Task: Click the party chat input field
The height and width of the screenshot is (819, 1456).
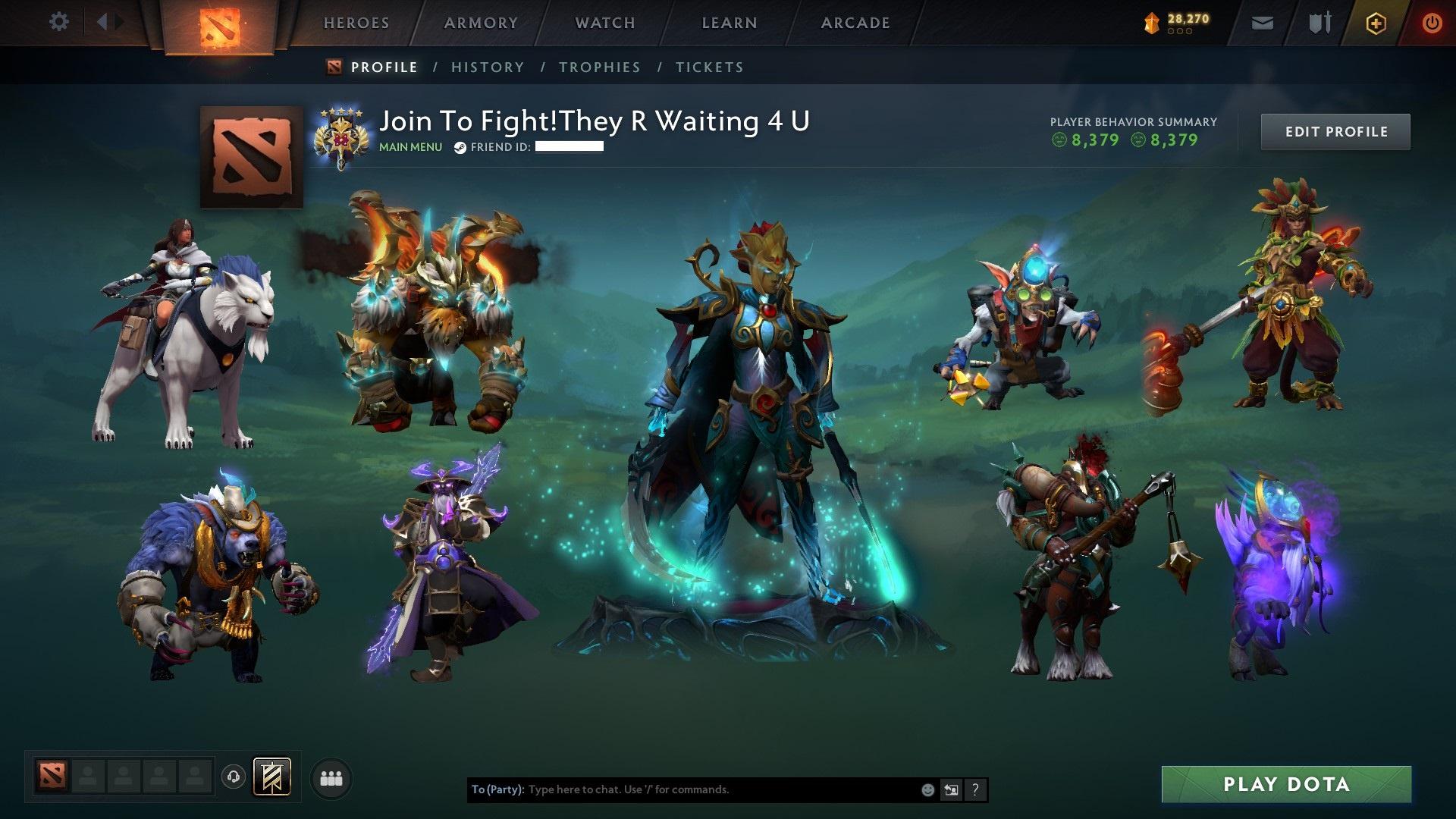Action: 682,789
